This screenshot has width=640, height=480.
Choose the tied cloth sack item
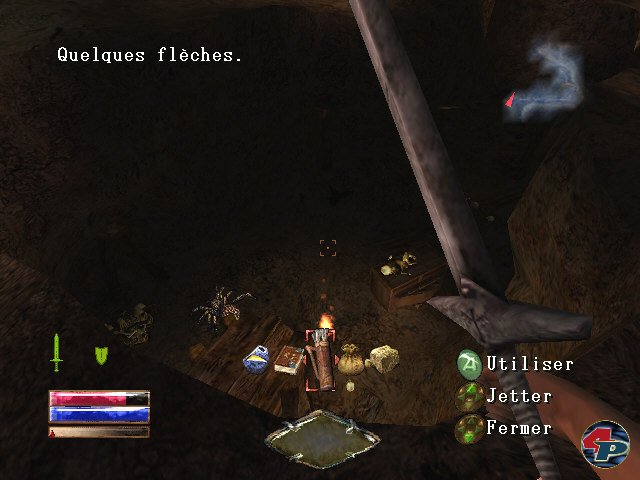pos(351,358)
